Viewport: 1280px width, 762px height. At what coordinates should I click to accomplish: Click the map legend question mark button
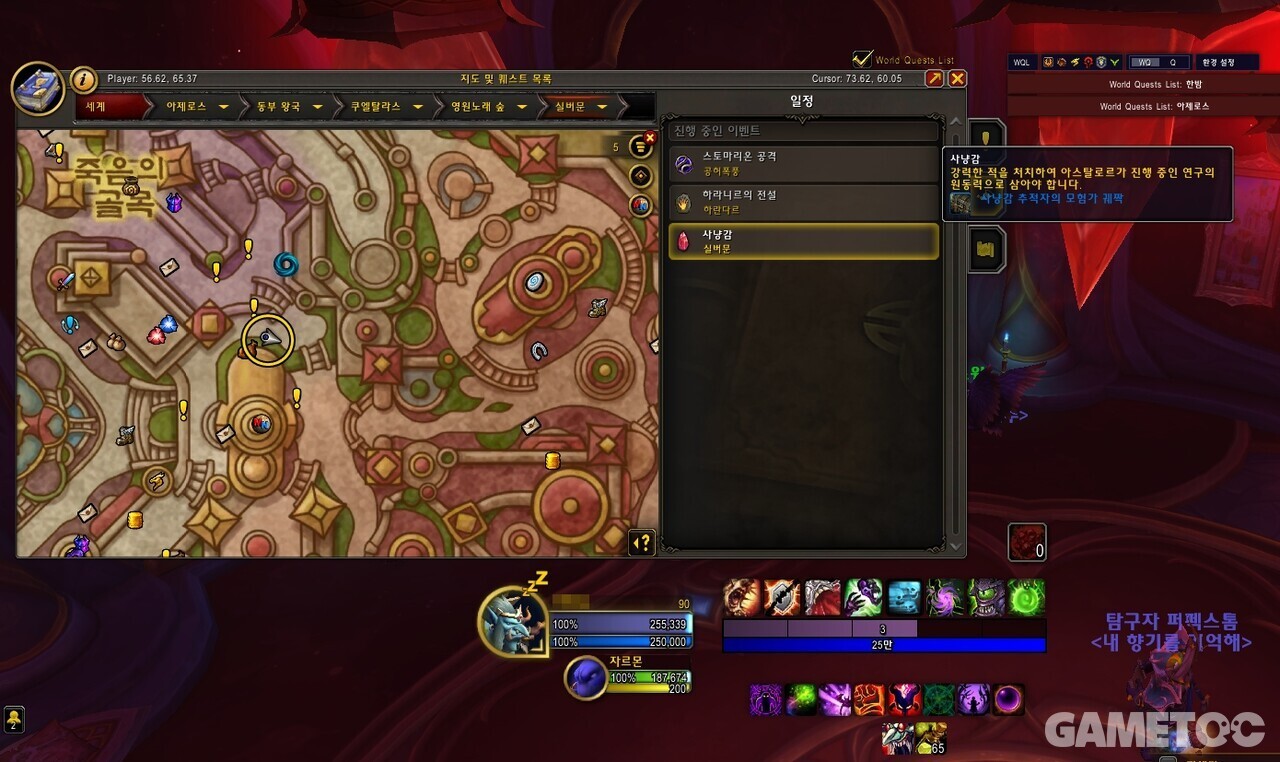pos(641,542)
